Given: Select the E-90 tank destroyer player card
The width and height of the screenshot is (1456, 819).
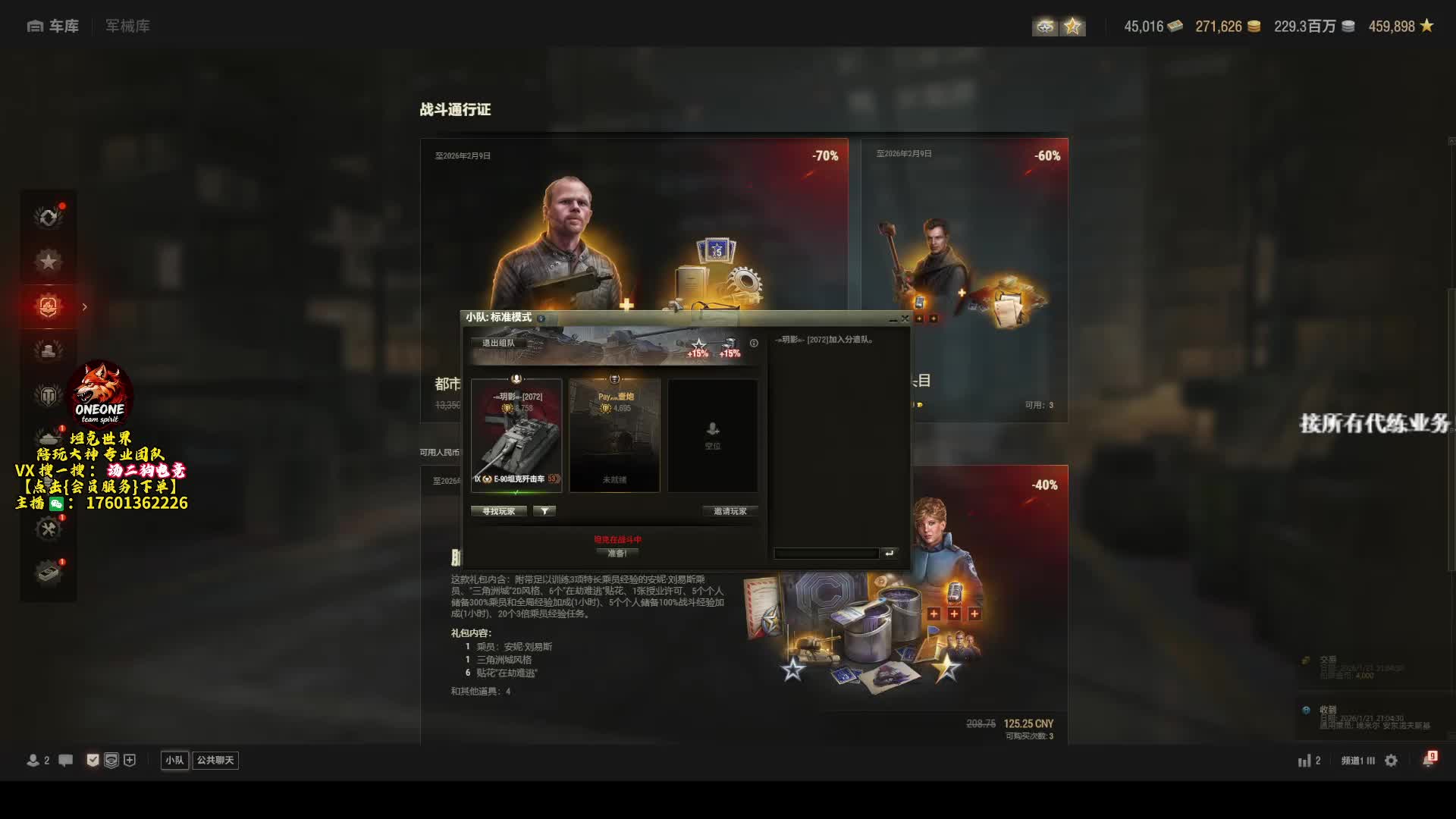Looking at the screenshot, I should point(516,436).
